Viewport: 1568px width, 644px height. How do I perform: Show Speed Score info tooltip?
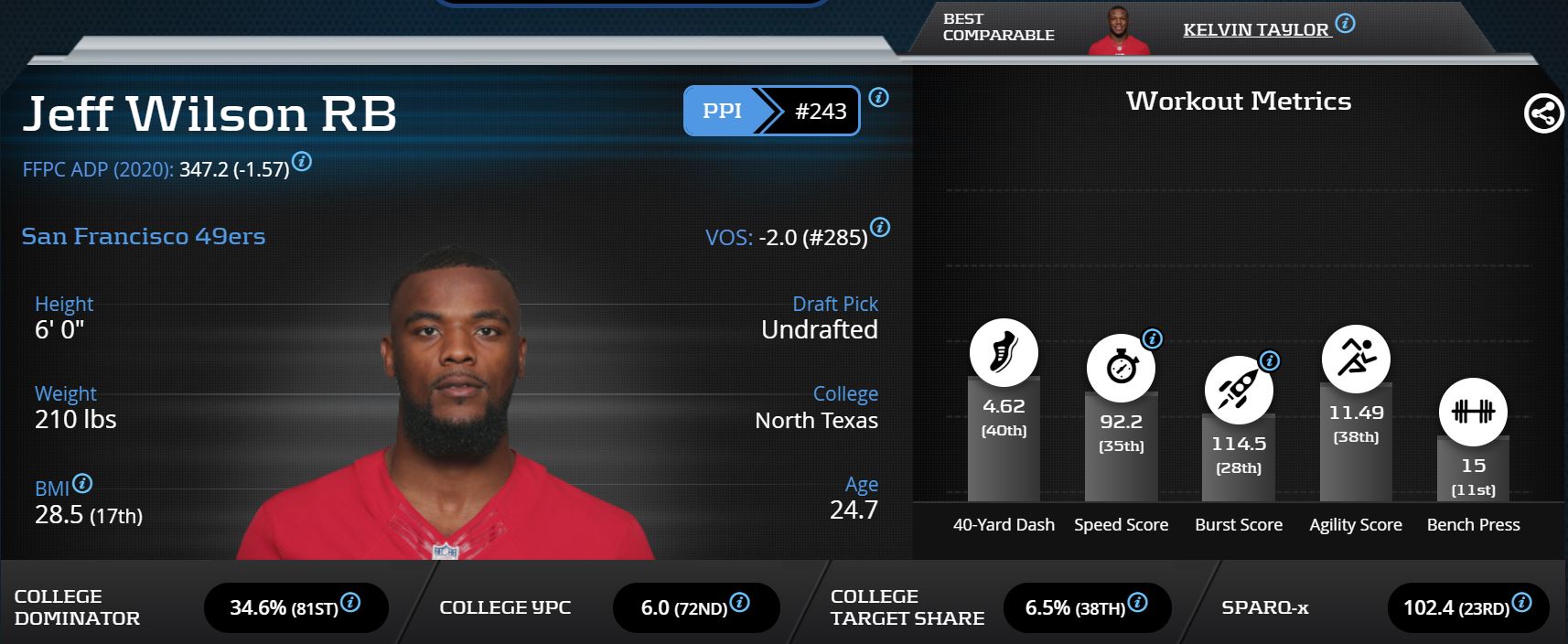[1153, 338]
